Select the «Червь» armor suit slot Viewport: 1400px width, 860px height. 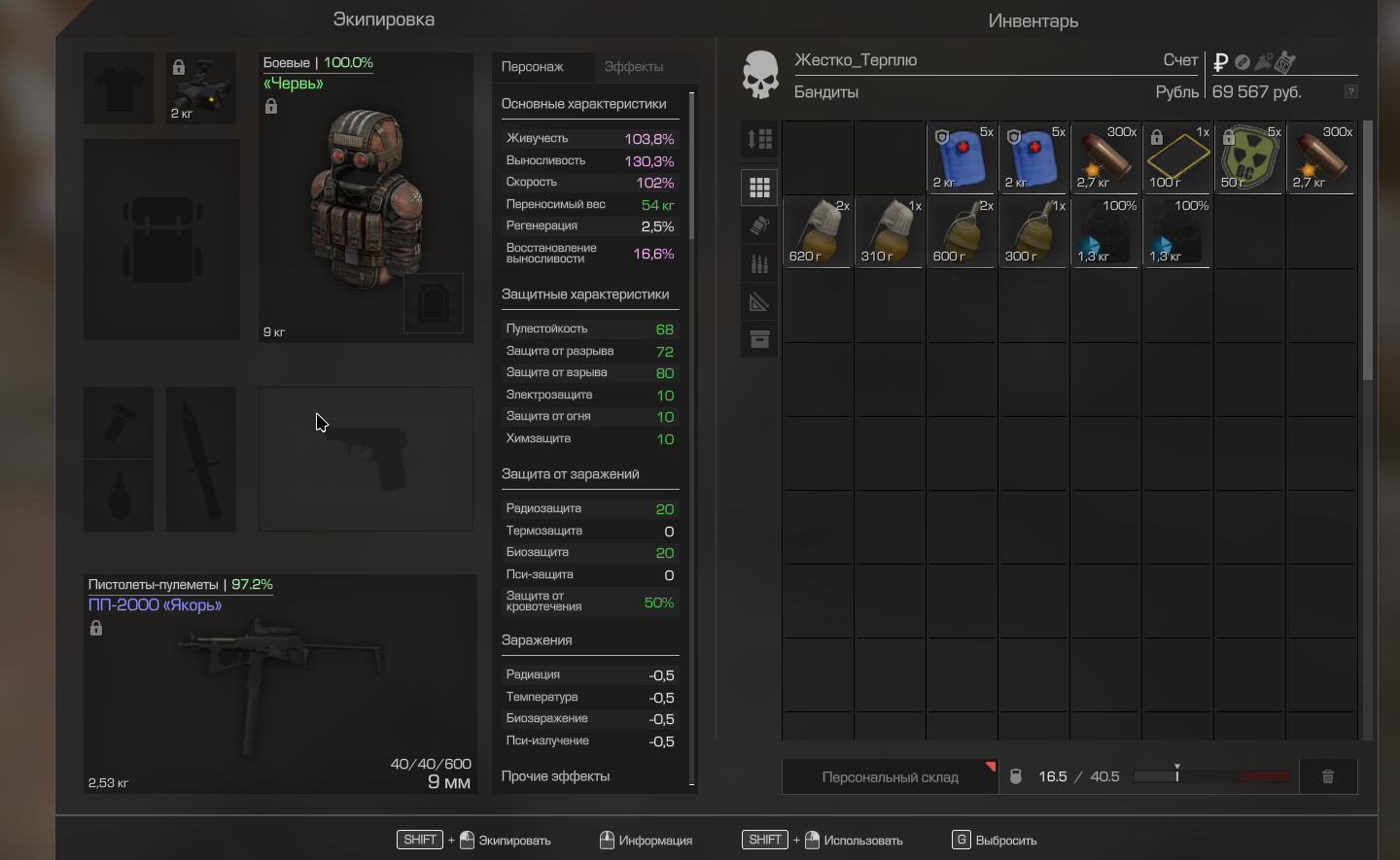click(366, 197)
